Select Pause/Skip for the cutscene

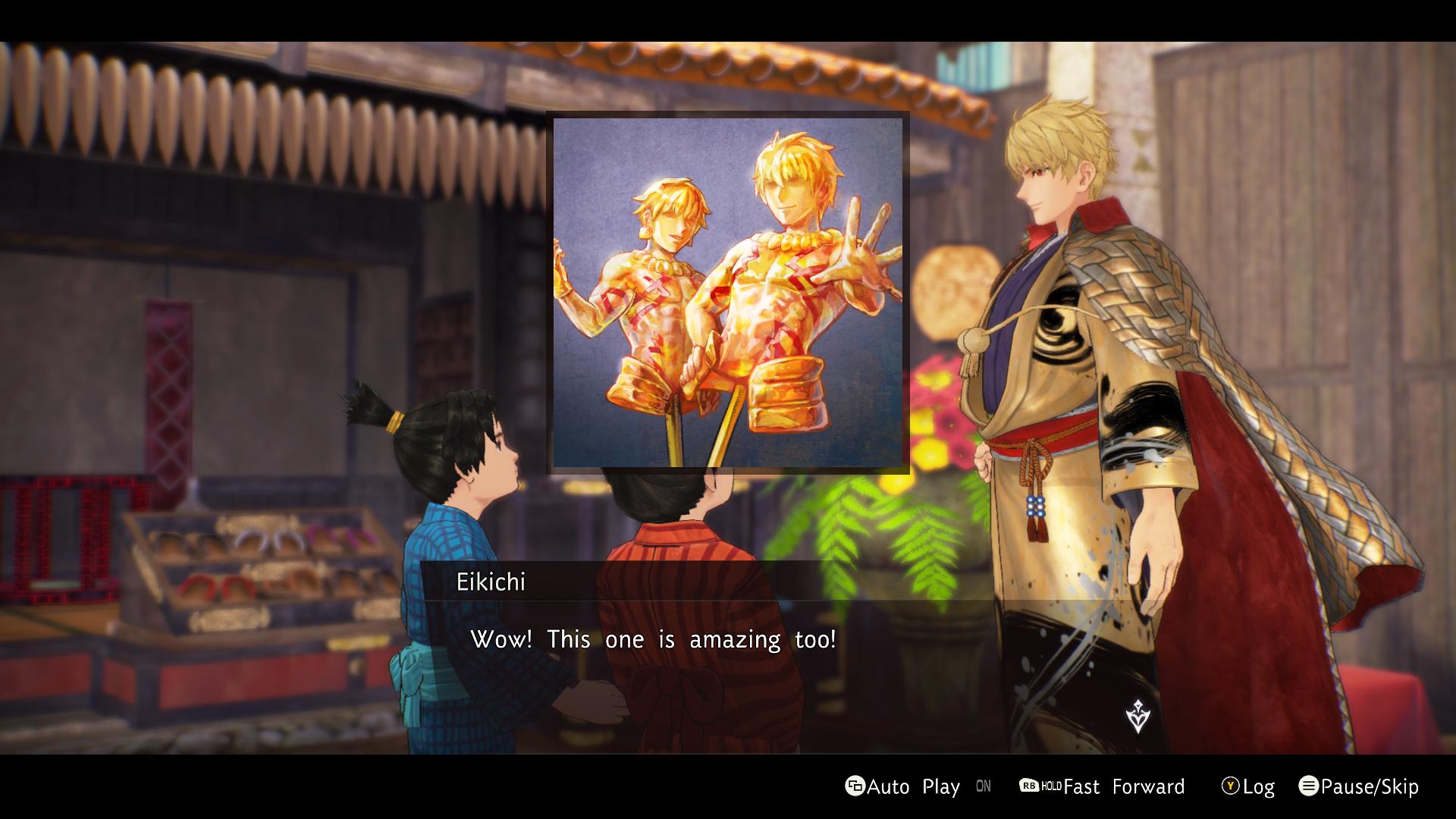(1358, 786)
